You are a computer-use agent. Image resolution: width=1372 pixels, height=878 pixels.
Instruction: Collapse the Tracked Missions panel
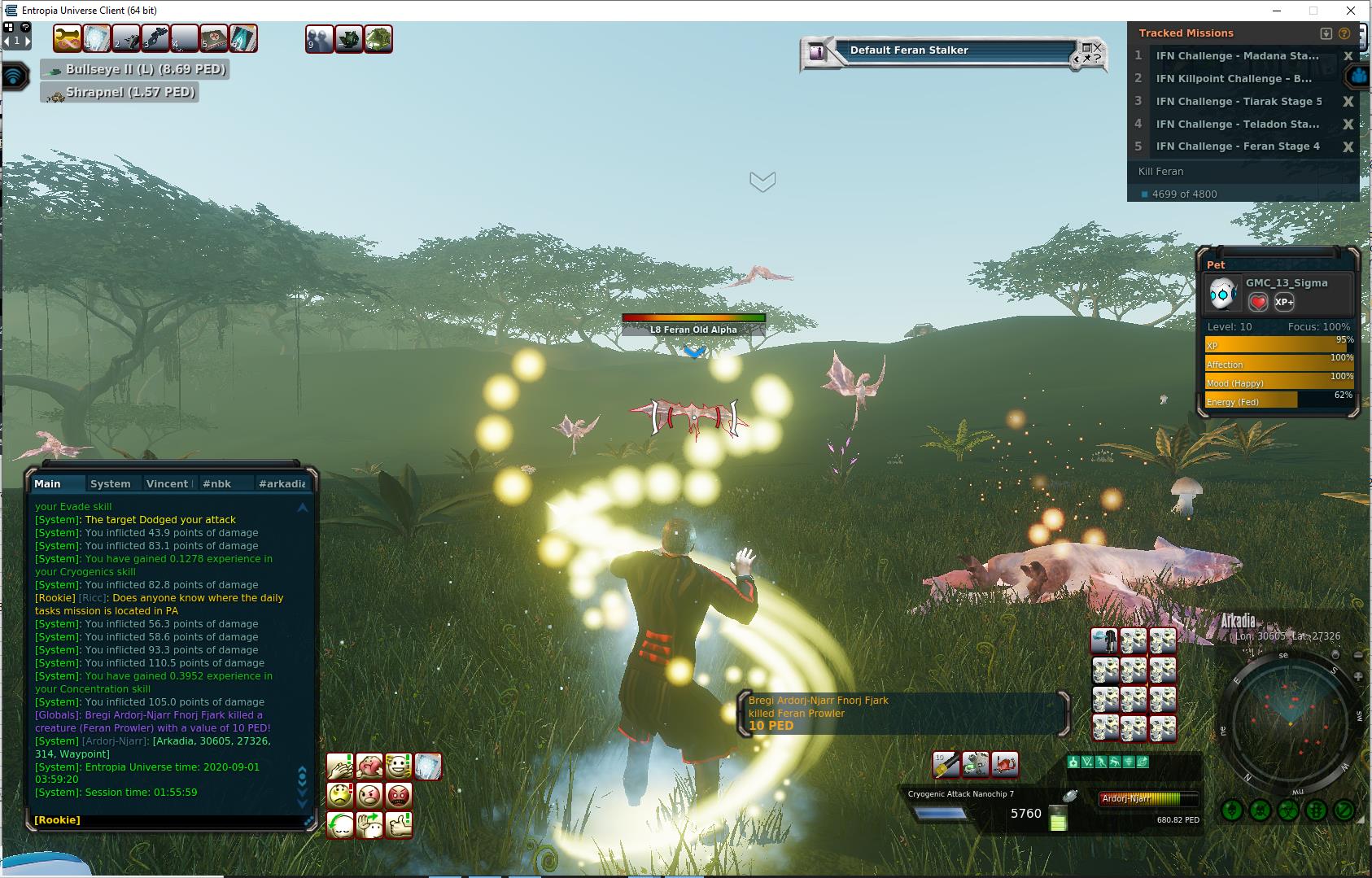click(1326, 33)
